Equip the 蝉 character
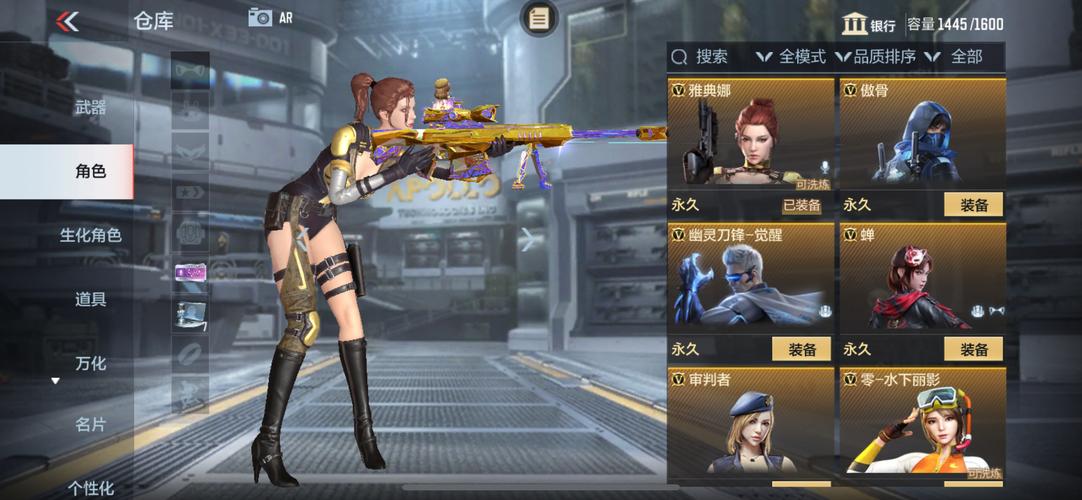 pos(973,349)
